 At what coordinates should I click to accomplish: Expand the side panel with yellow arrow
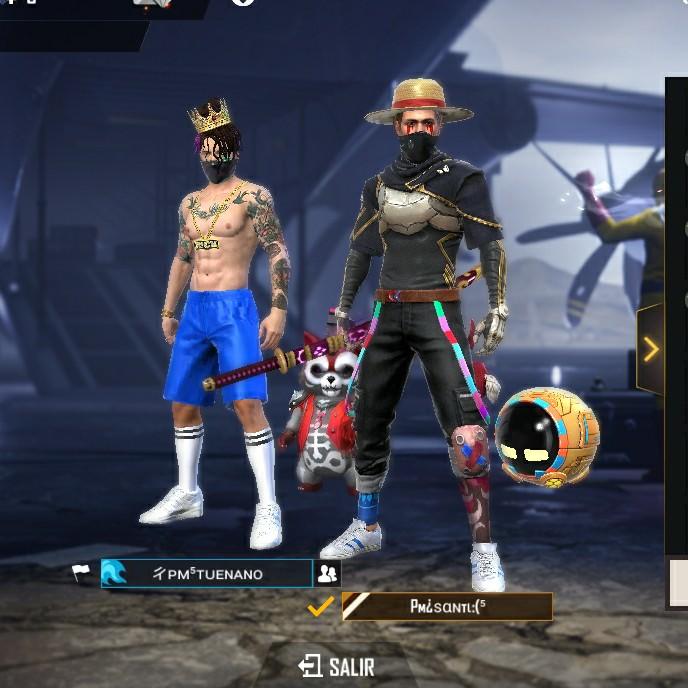click(651, 349)
